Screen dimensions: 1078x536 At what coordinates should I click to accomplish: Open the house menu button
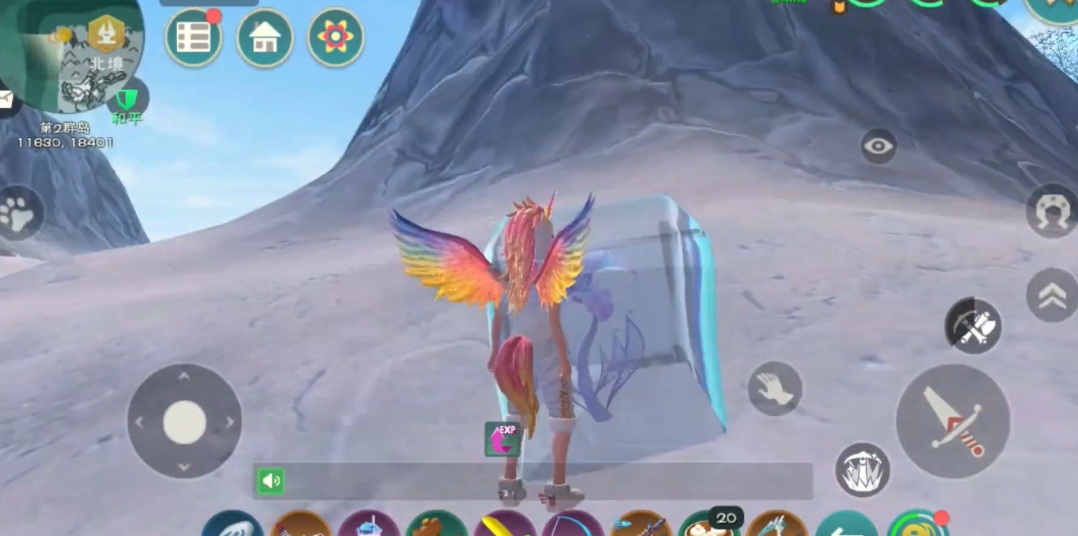point(265,38)
